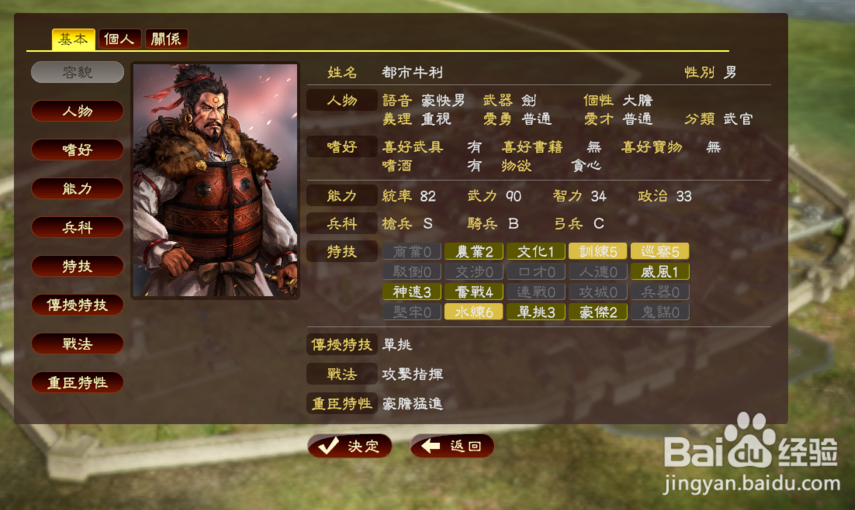Select the 神速3 skill tile

(411, 292)
